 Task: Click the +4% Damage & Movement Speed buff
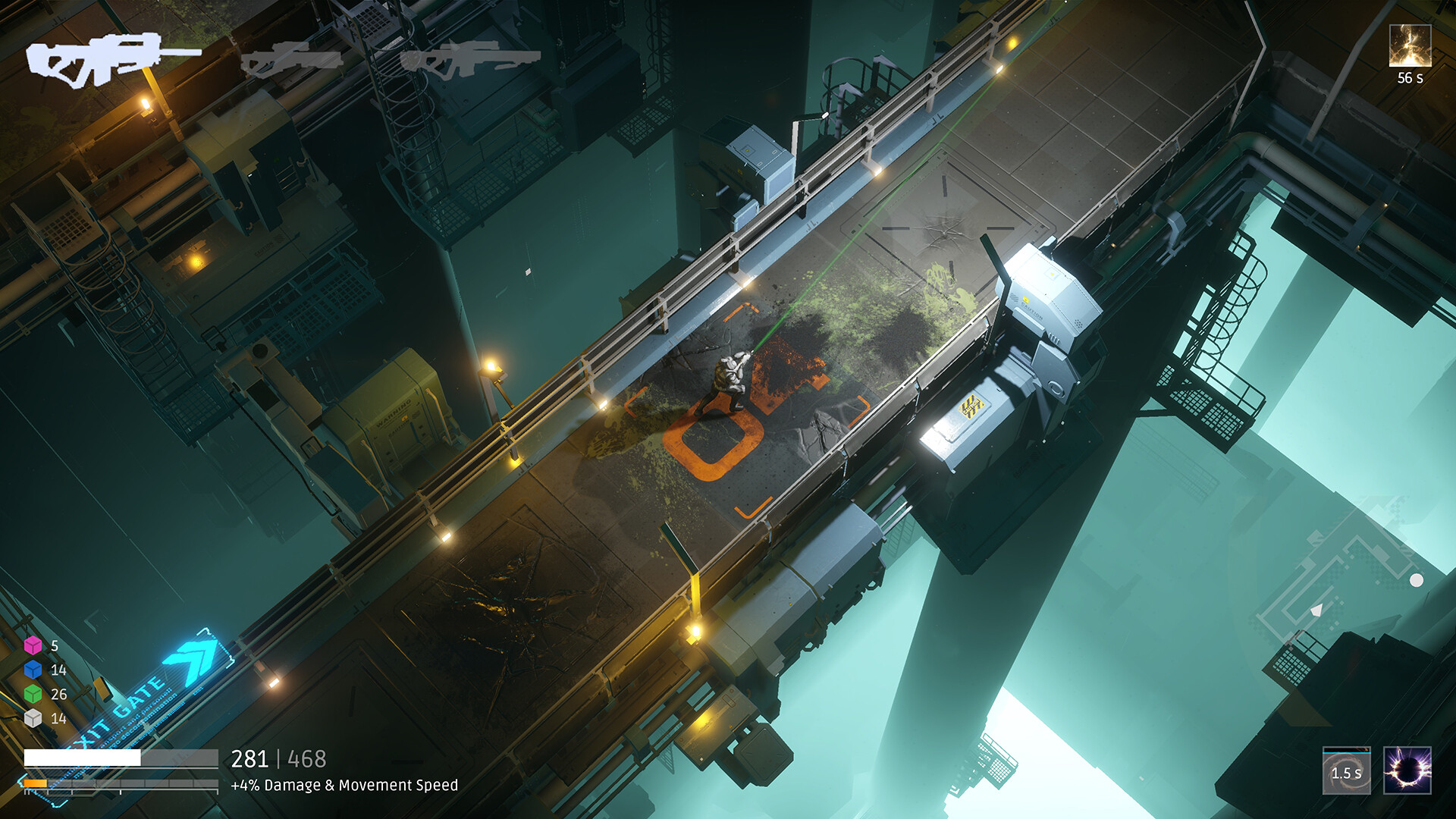coord(345,787)
